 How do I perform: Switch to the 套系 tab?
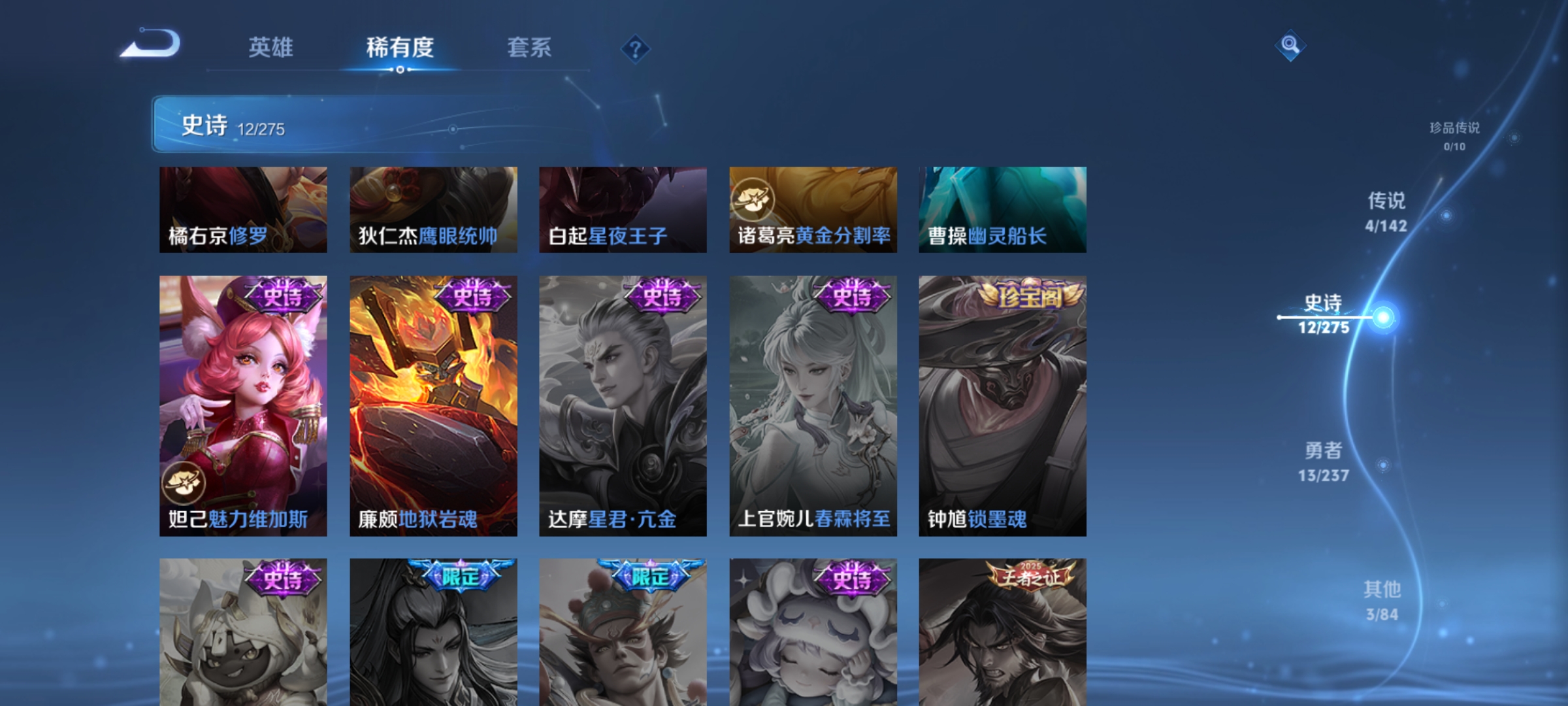530,48
